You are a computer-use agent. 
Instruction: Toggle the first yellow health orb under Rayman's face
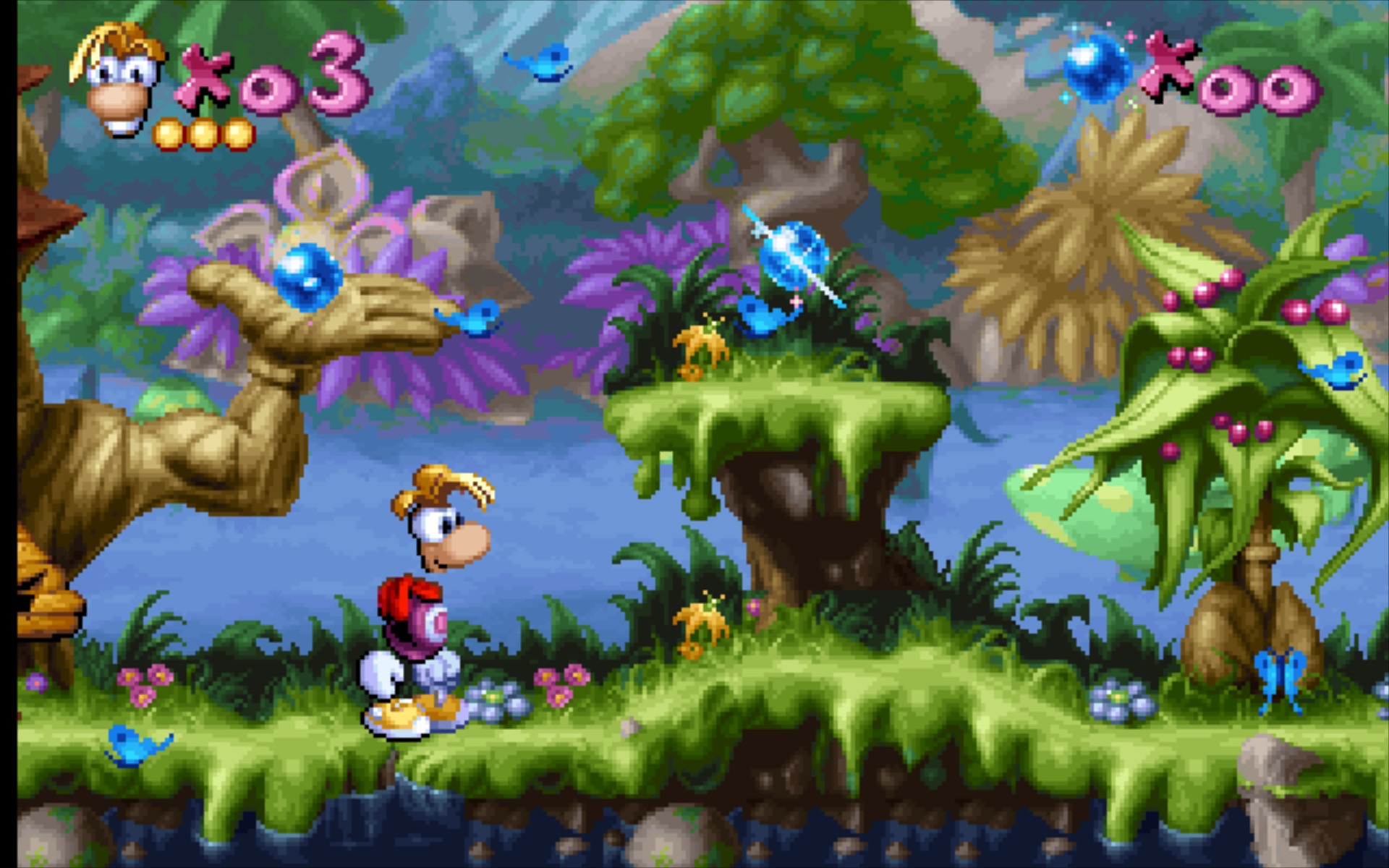168,132
